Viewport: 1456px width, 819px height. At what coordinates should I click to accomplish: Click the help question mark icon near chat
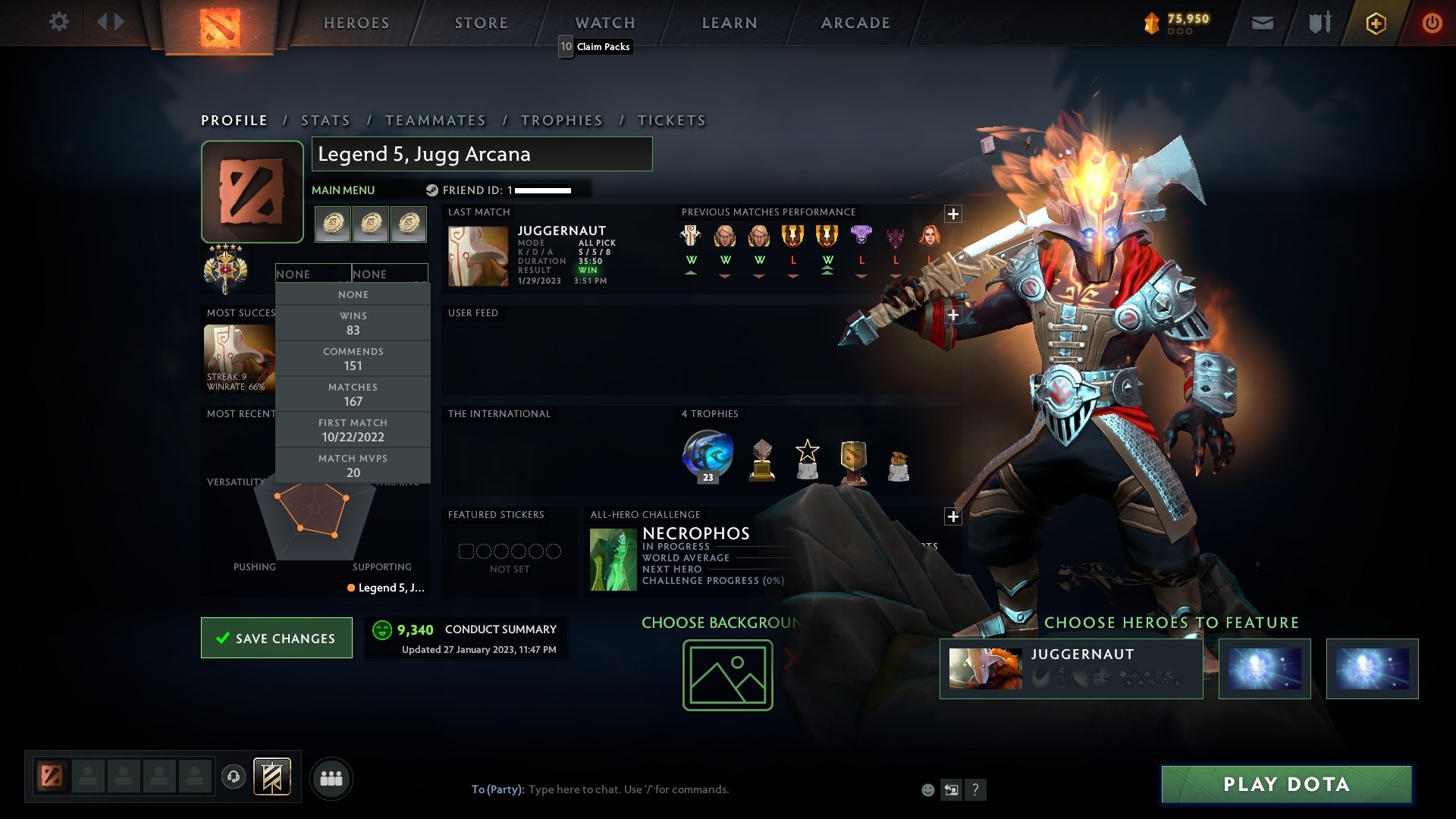(x=975, y=789)
